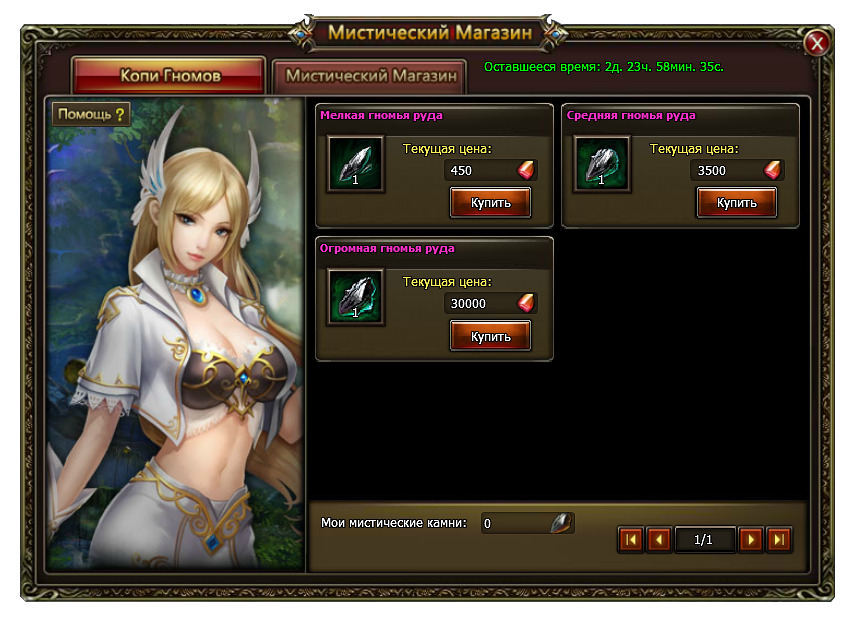
Task: Select the Средняя гномья руда item icon
Action: (x=602, y=164)
